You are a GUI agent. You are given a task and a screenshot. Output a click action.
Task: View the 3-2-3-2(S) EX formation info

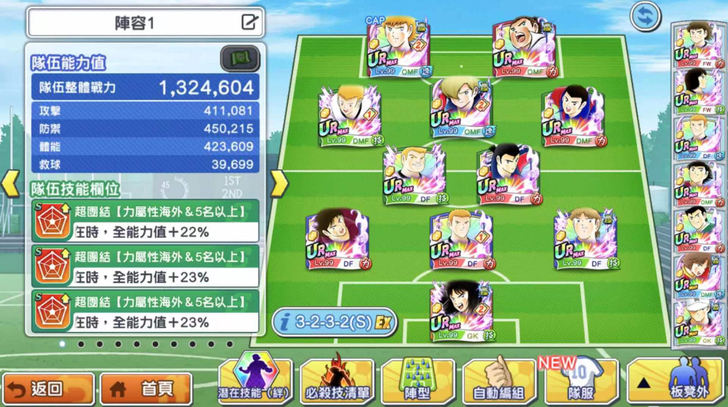pos(334,322)
